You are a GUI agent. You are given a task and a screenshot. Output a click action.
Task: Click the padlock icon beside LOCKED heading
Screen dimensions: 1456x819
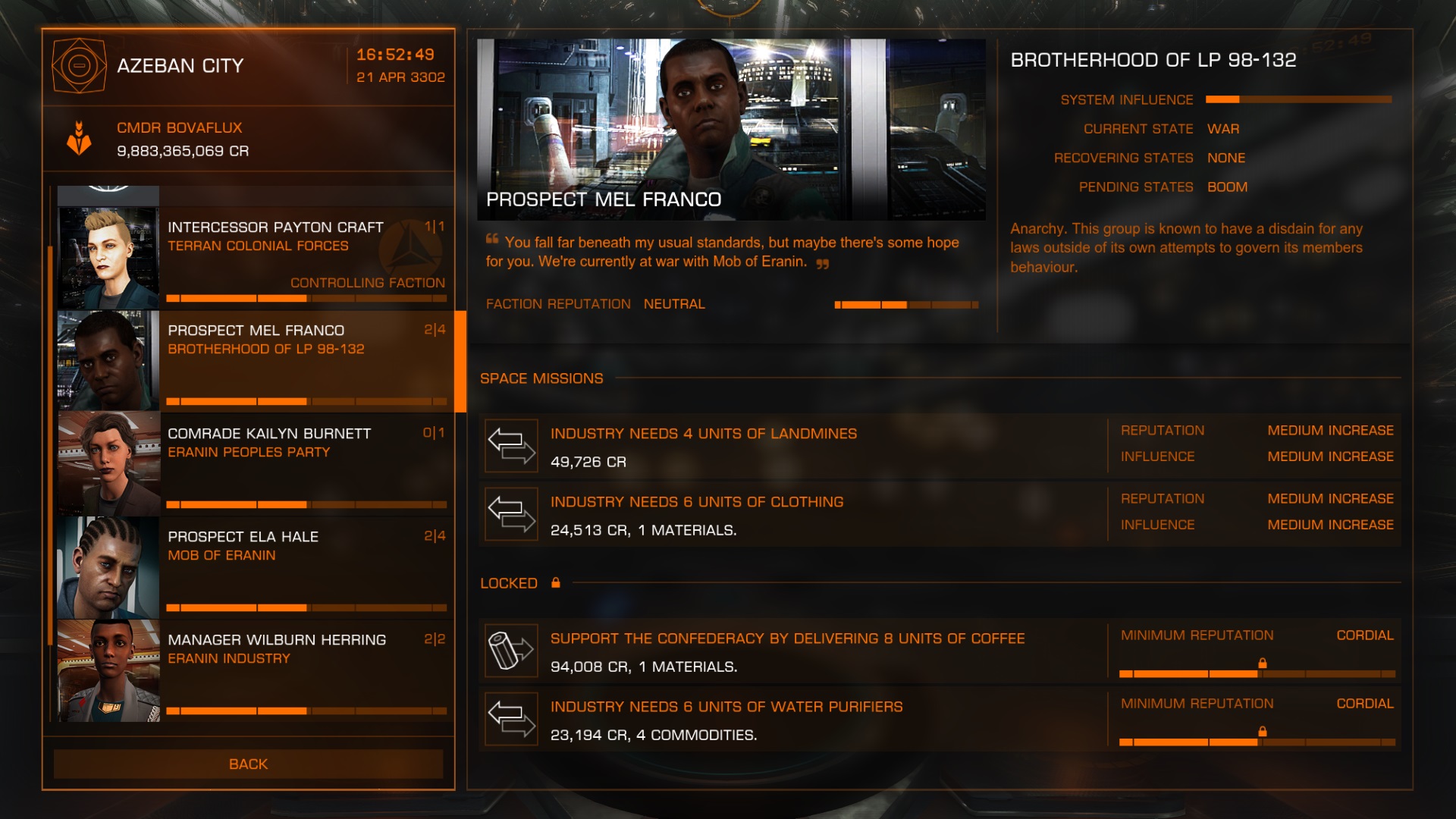point(557,582)
